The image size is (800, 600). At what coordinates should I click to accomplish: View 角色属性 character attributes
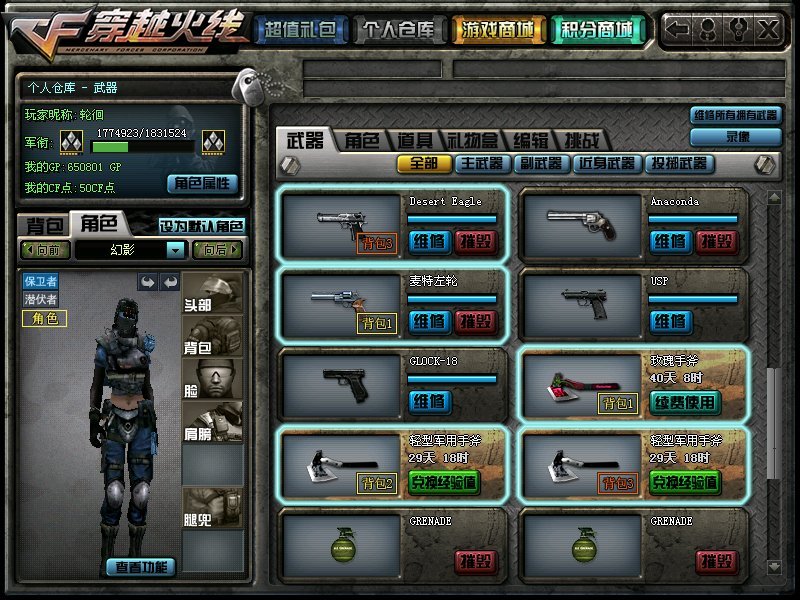click(202, 183)
